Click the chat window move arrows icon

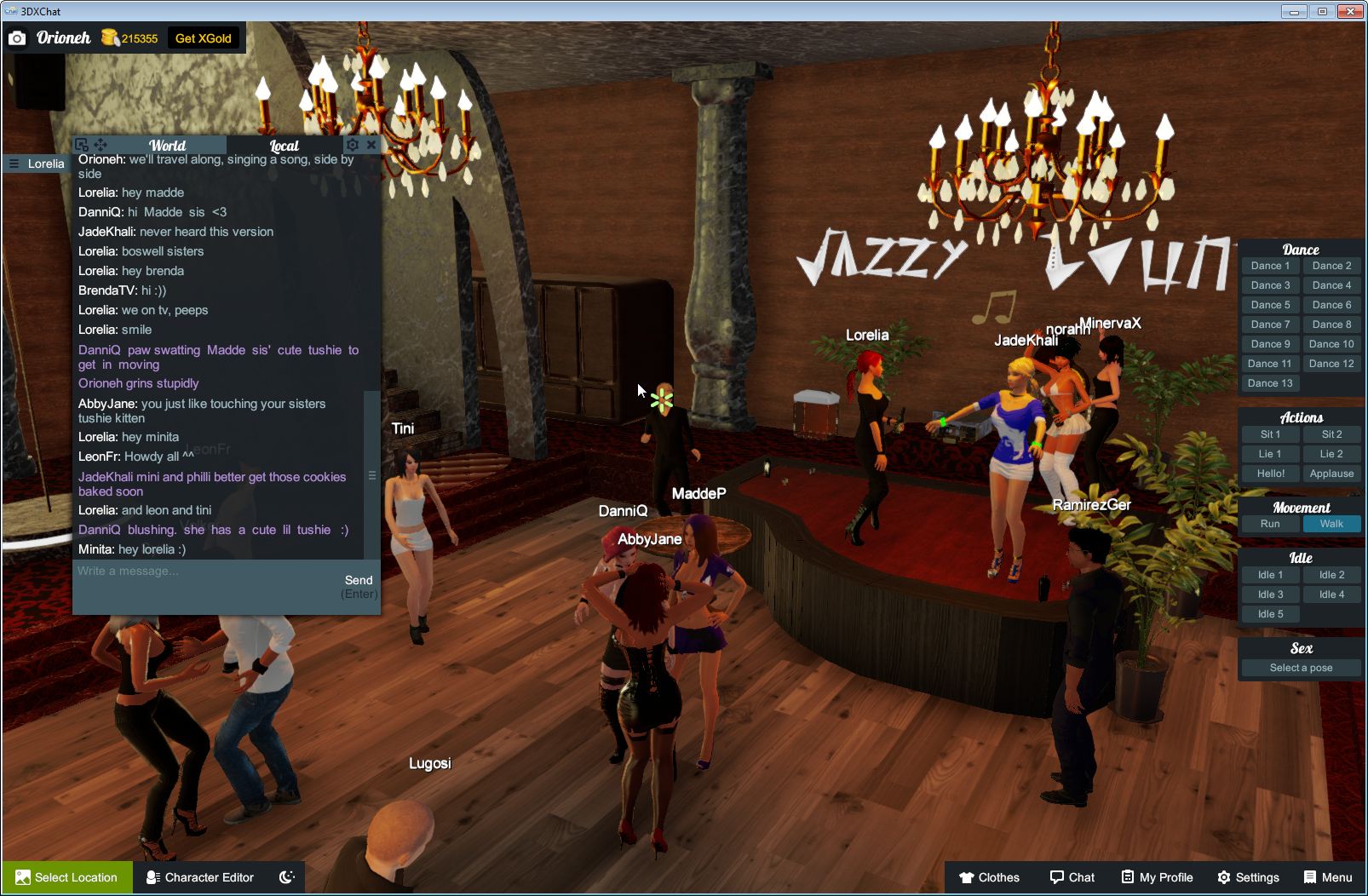[101, 145]
